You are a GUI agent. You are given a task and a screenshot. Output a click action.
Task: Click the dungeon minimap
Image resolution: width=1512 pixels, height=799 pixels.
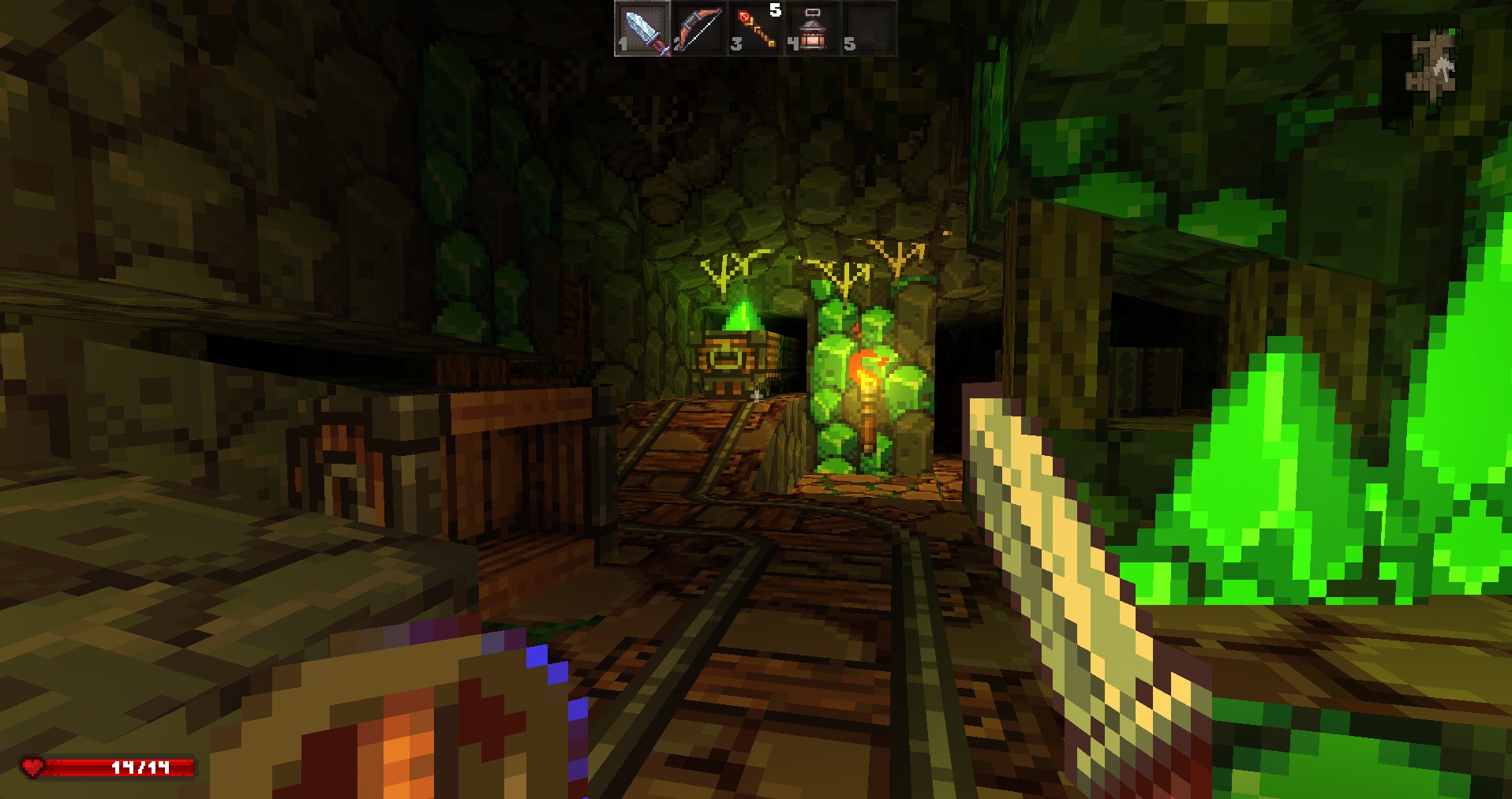1433,64
